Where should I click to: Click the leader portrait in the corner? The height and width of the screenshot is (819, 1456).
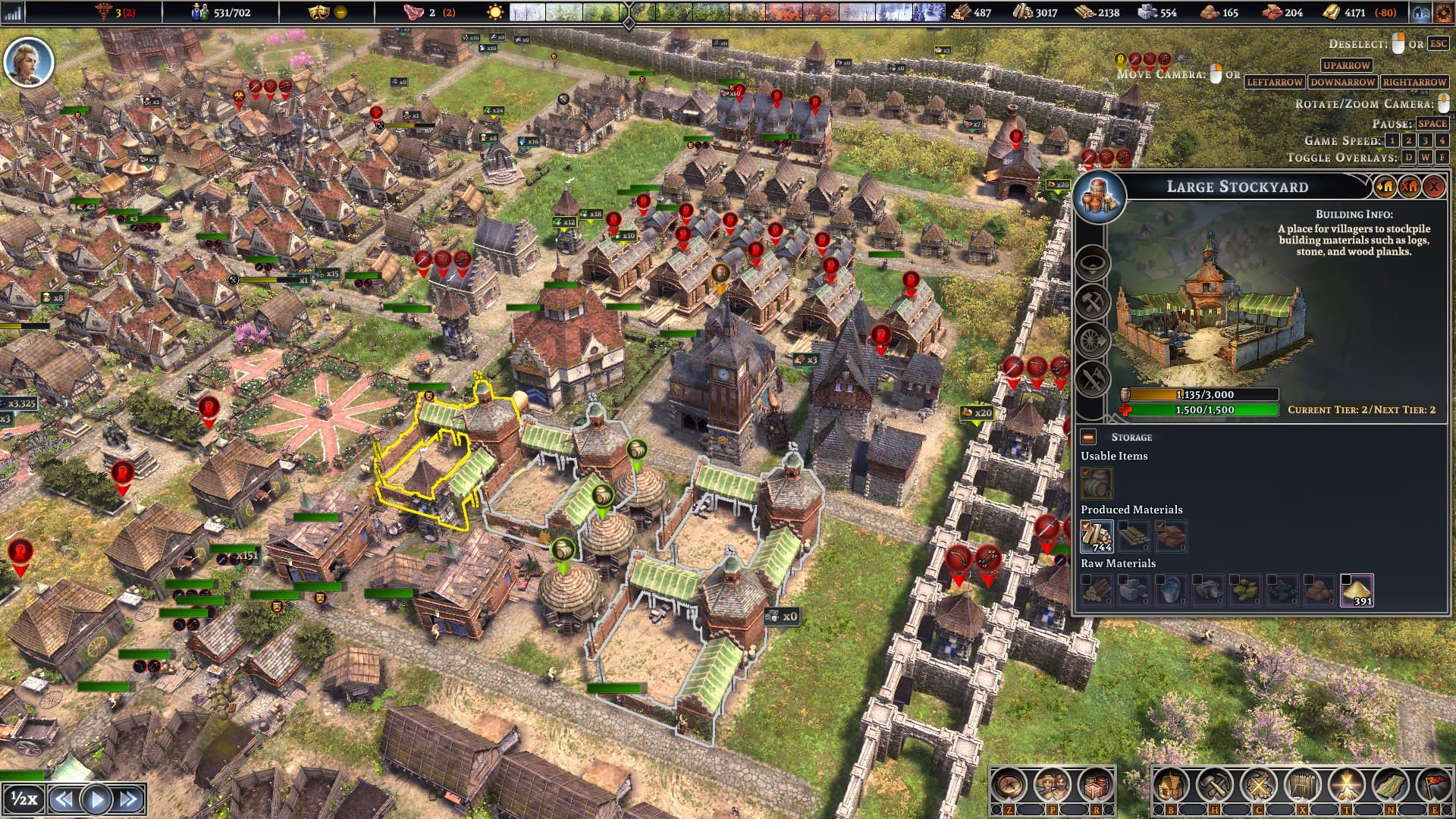[x=29, y=61]
